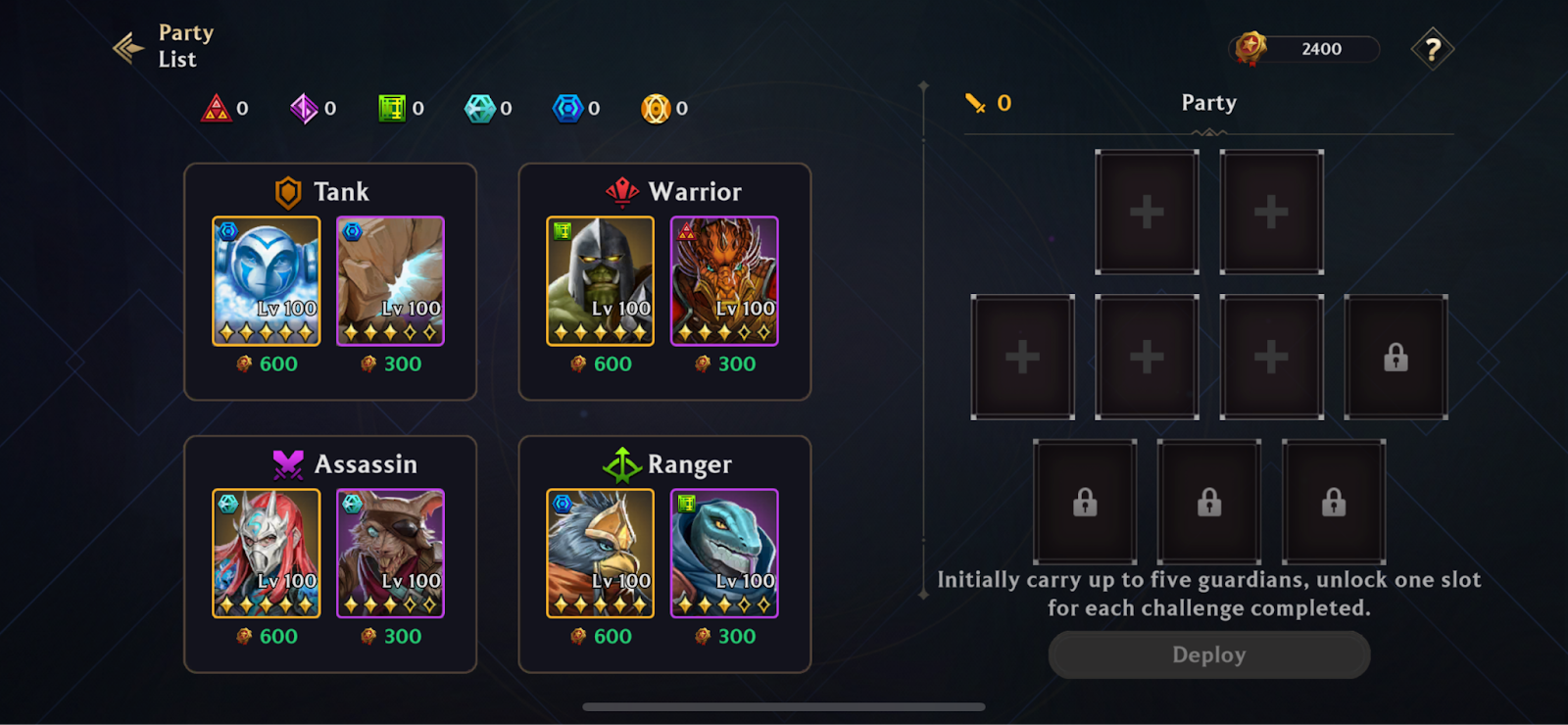Screen dimensions: 1568x725
Task: Choose the red-haired masked Assassin
Action: click(267, 554)
